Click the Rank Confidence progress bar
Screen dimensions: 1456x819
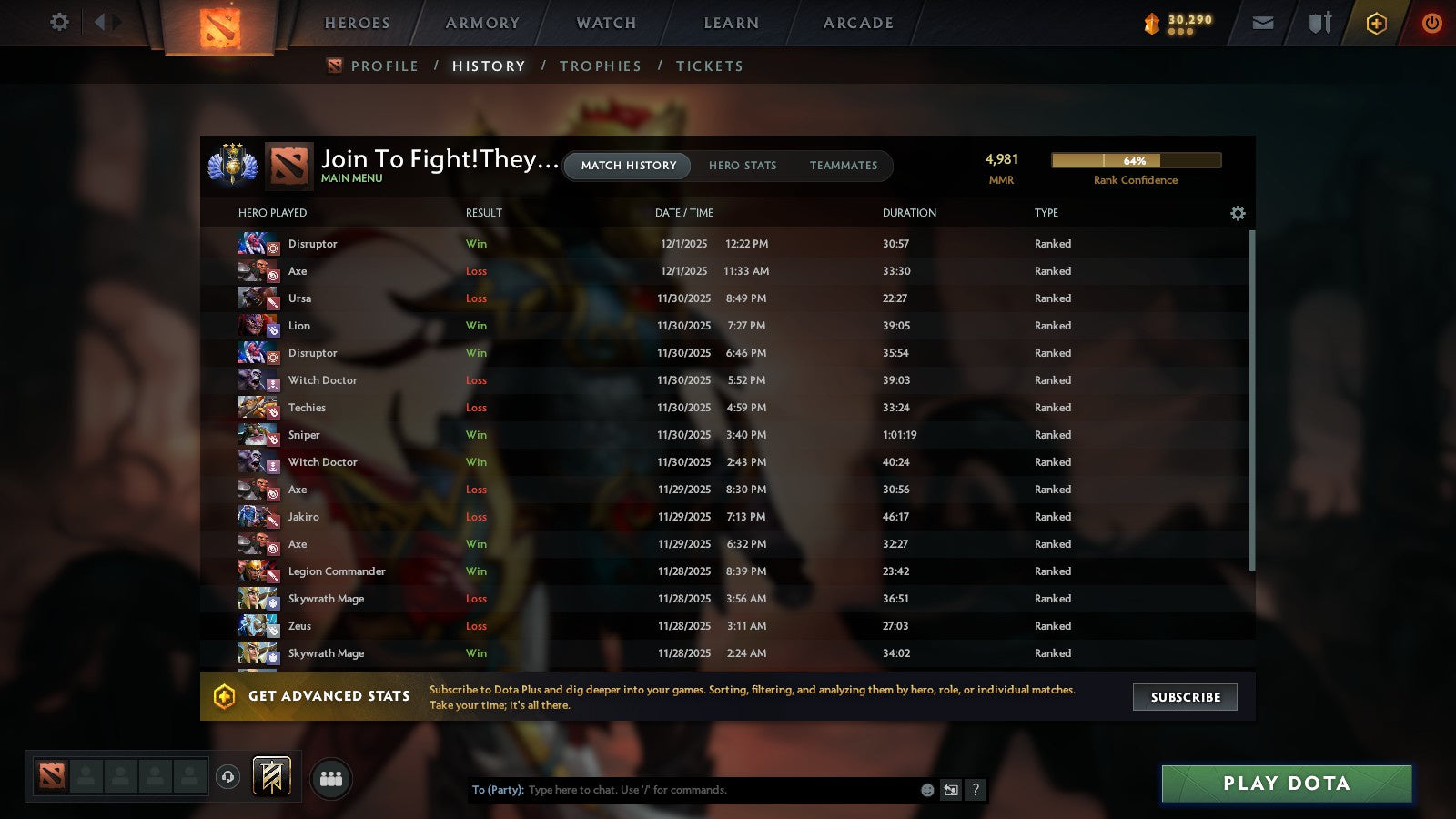tap(1136, 160)
